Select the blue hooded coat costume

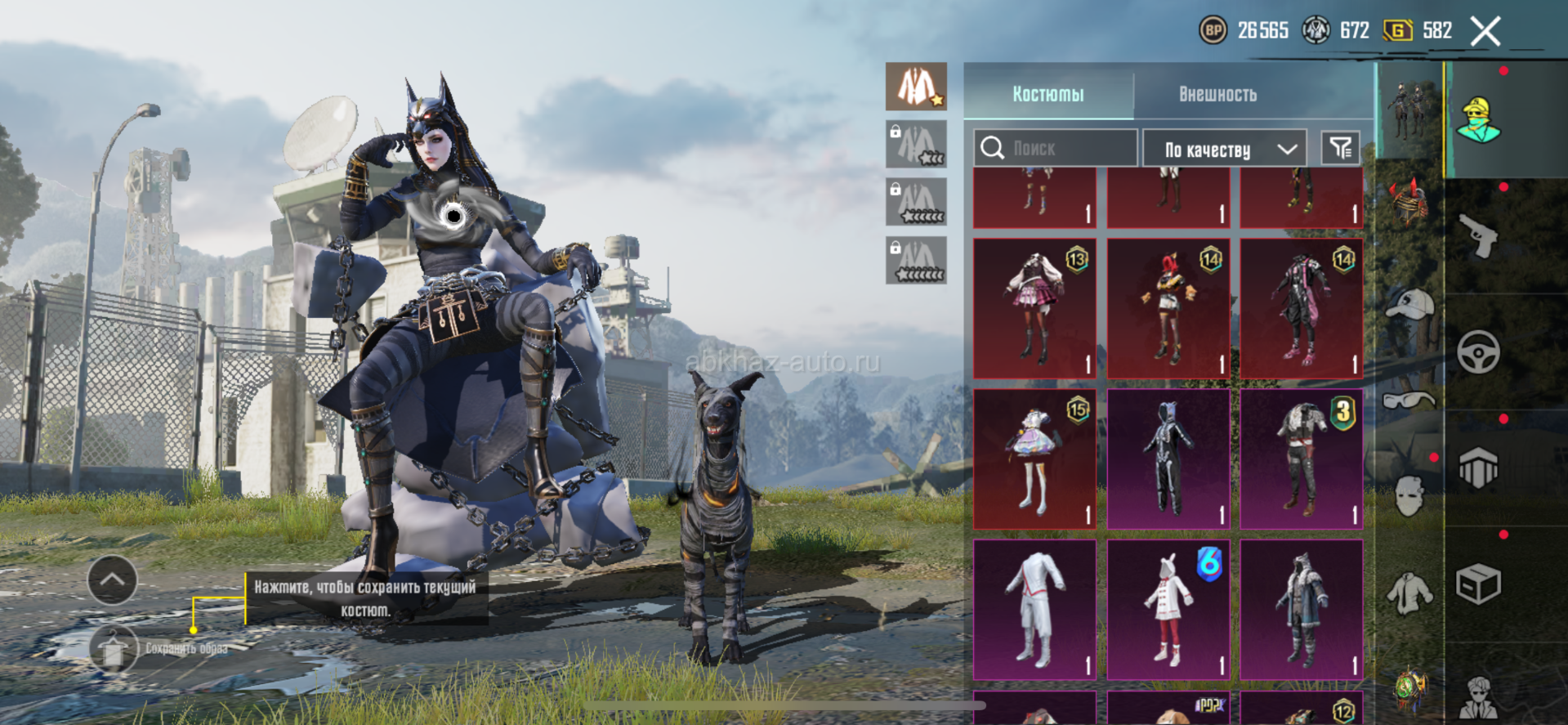point(1302,609)
